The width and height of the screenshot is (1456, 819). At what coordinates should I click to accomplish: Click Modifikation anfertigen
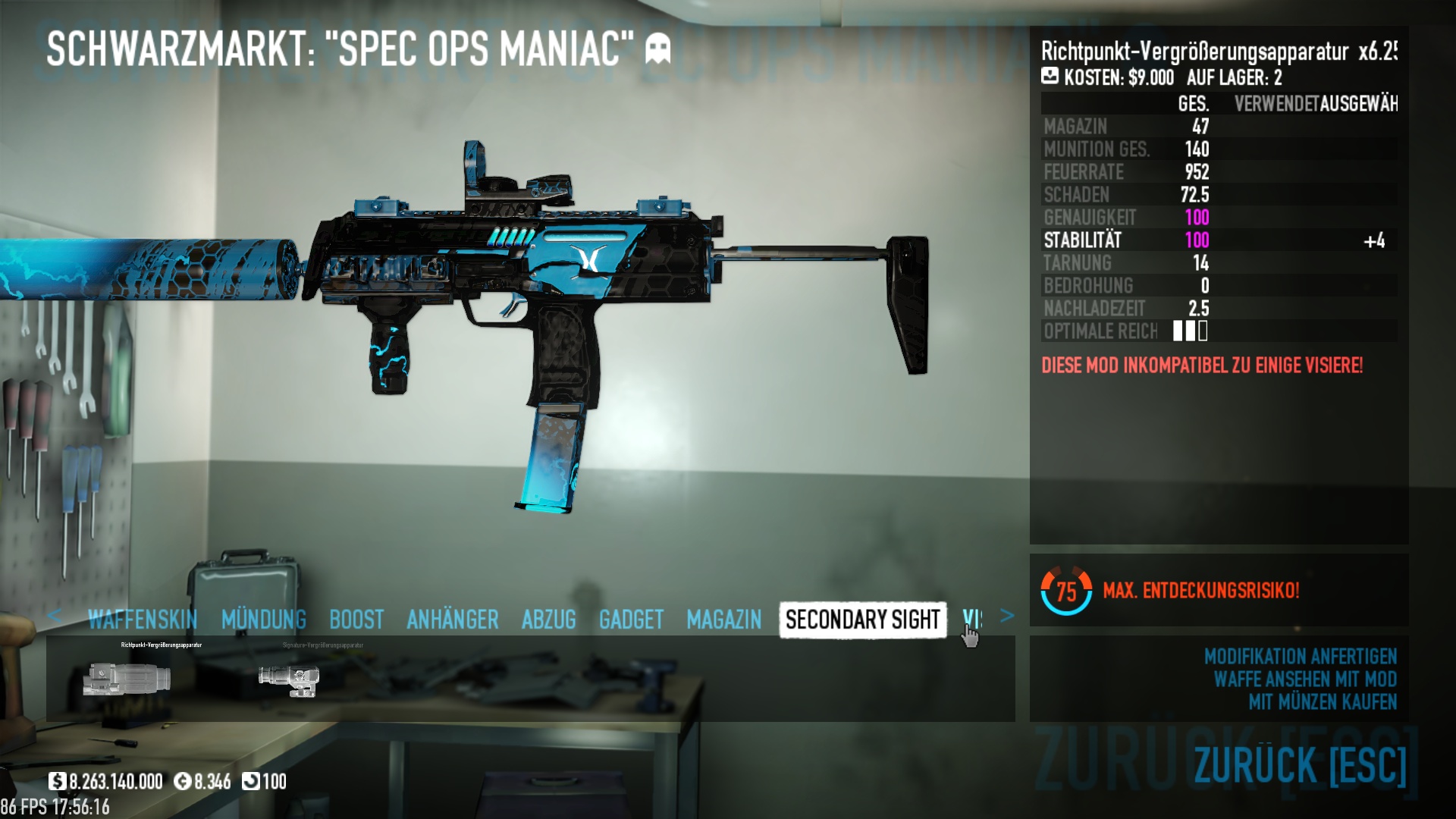(x=1300, y=656)
